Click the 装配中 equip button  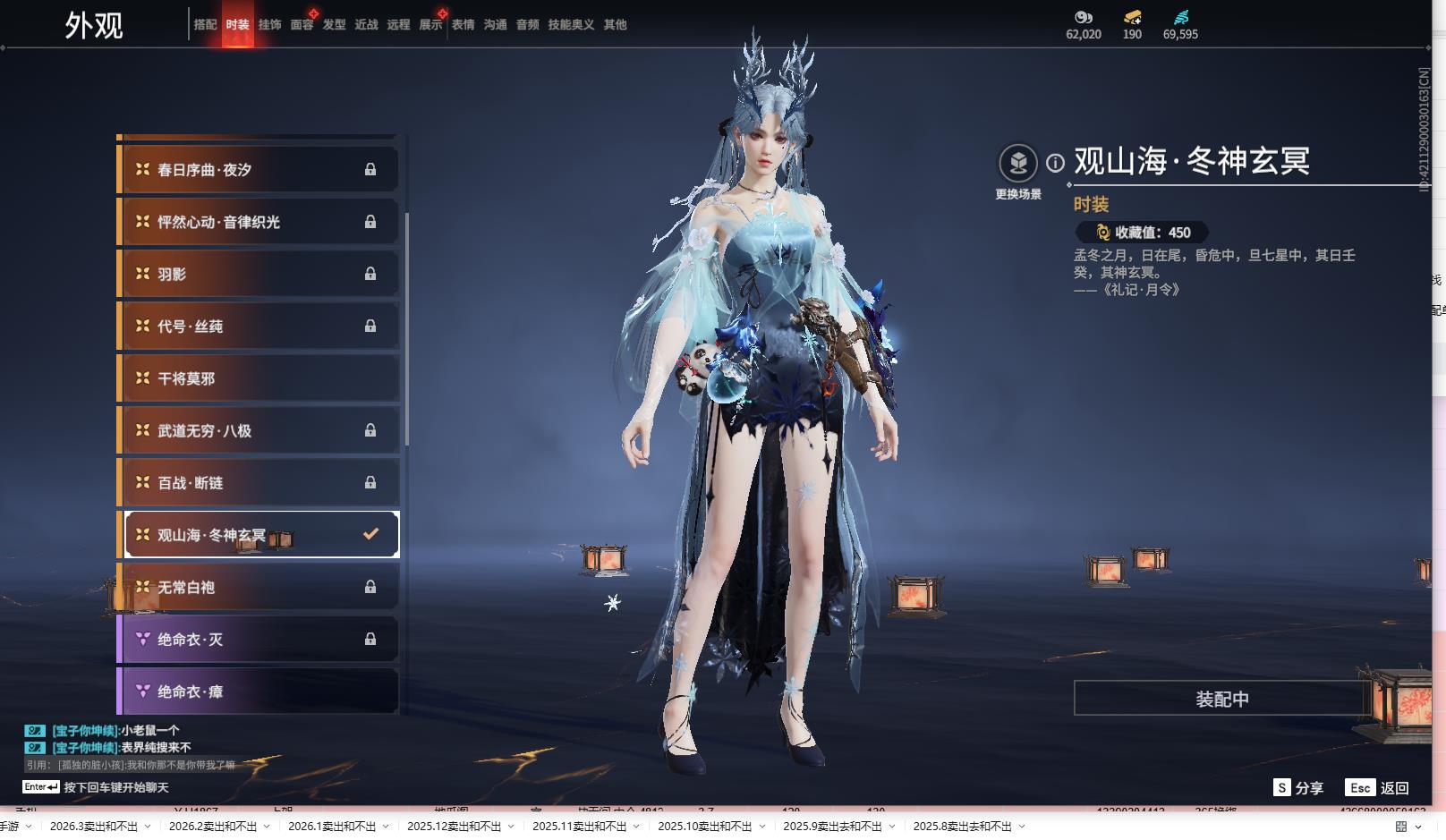coord(1221,699)
